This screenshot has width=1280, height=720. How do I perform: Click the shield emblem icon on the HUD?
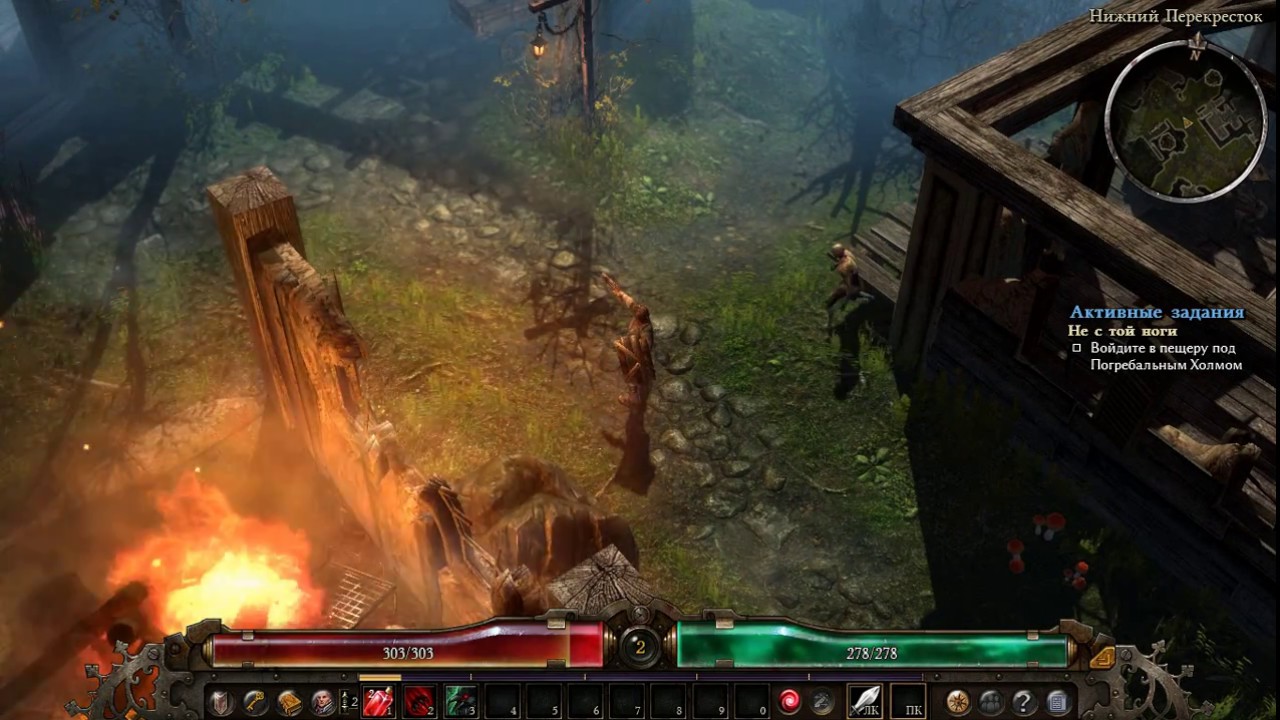(220, 700)
